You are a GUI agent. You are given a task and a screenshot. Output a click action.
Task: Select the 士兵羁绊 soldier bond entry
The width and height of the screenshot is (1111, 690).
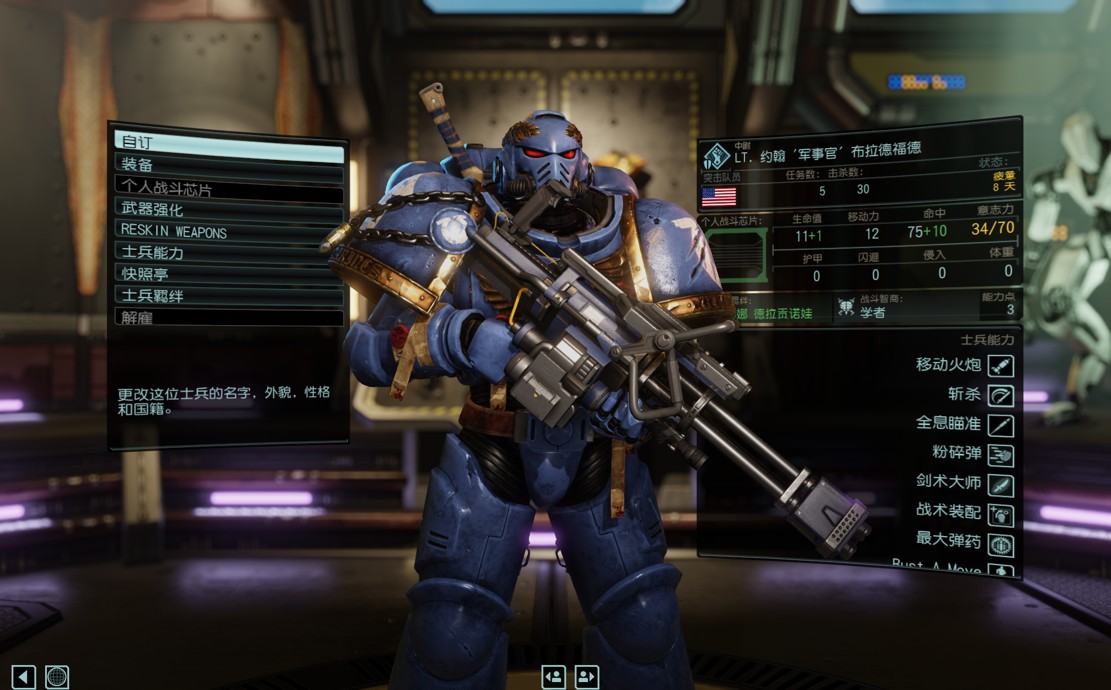[x=229, y=296]
